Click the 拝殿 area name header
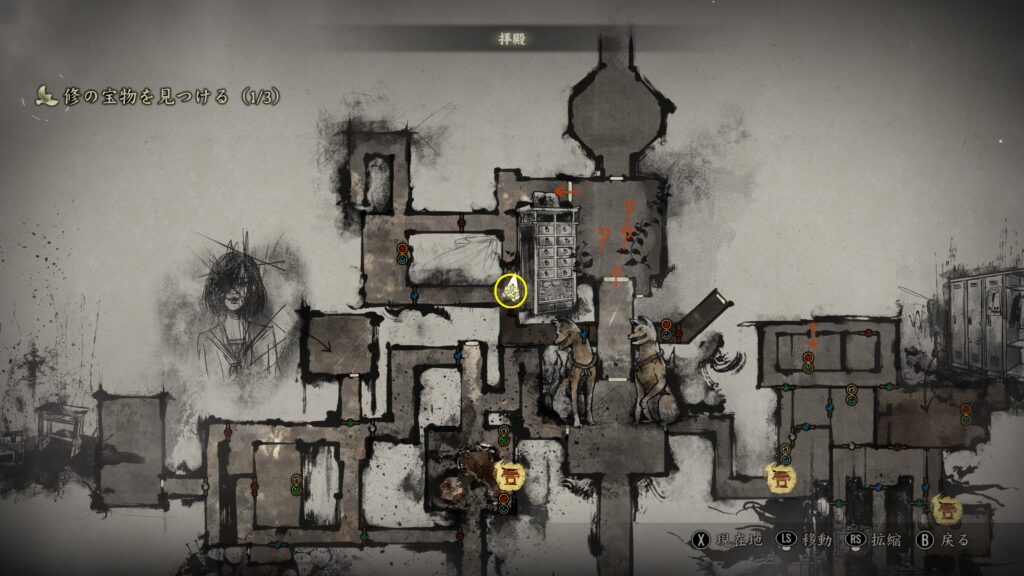 pyautogui.click(x=512, y=39)
